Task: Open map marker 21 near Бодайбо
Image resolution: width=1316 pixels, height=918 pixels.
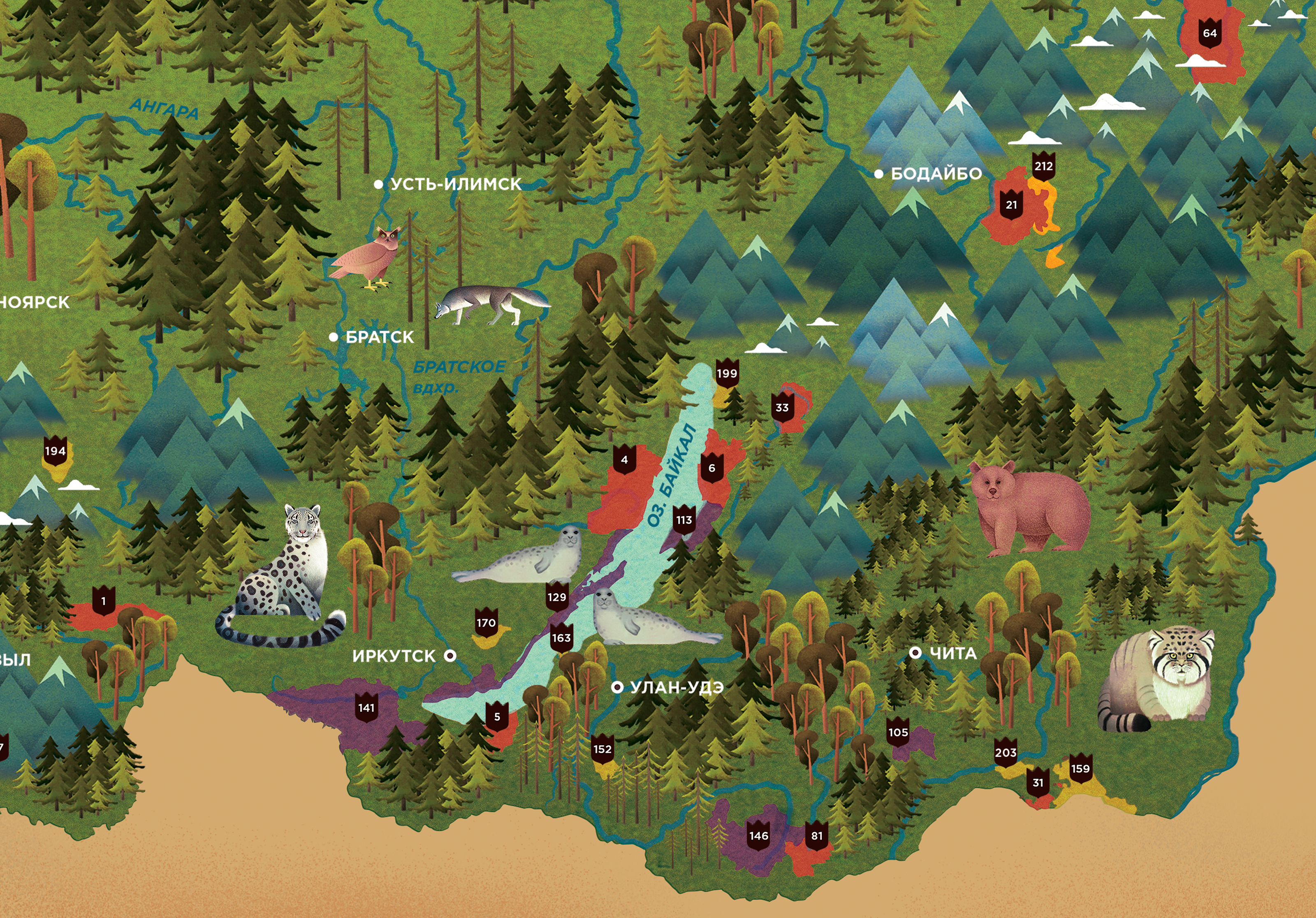Action: (x=1012, y=205)
